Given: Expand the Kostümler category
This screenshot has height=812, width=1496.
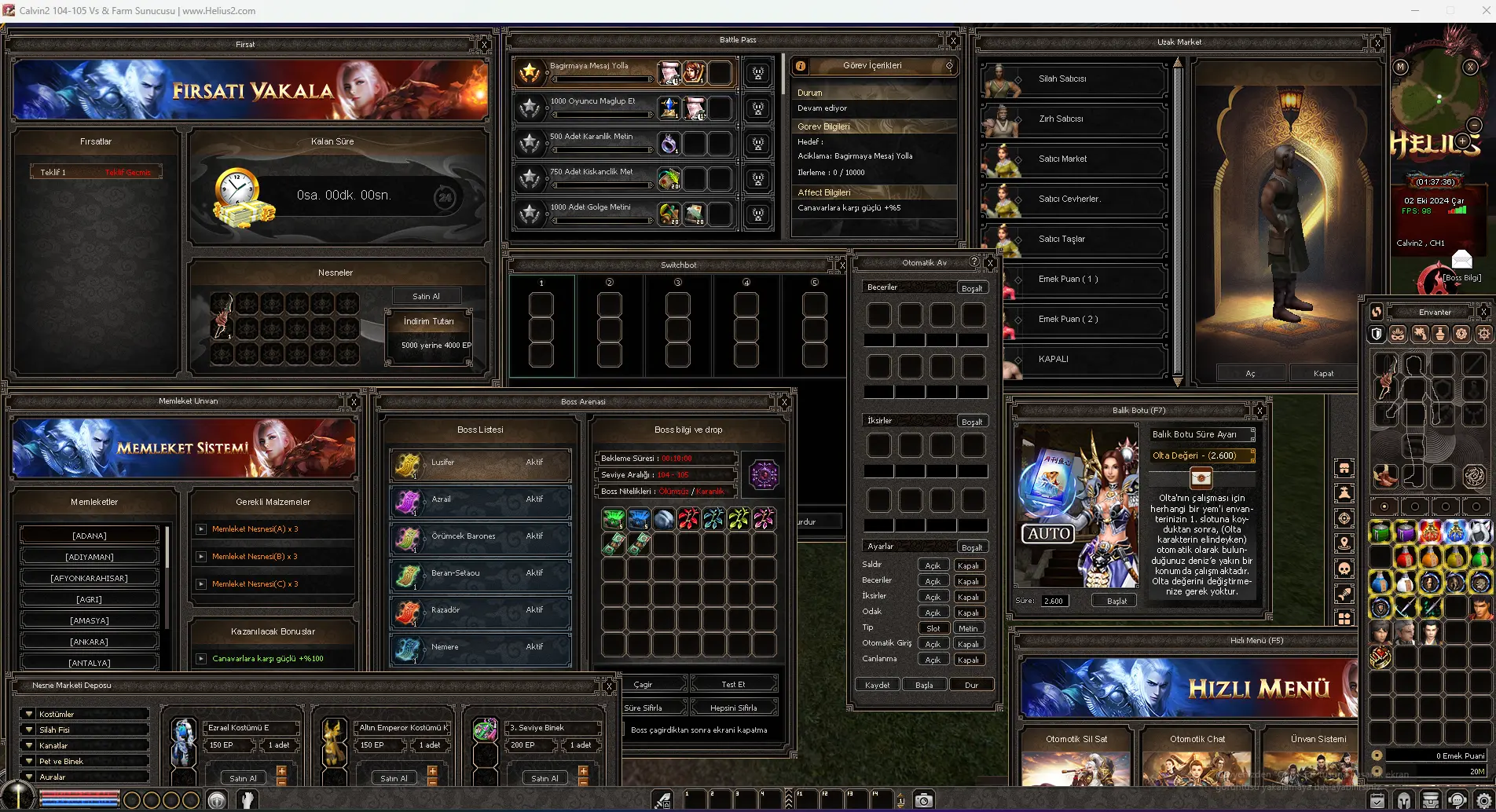Looking at the screenshot, I should (x=83, y=714).
